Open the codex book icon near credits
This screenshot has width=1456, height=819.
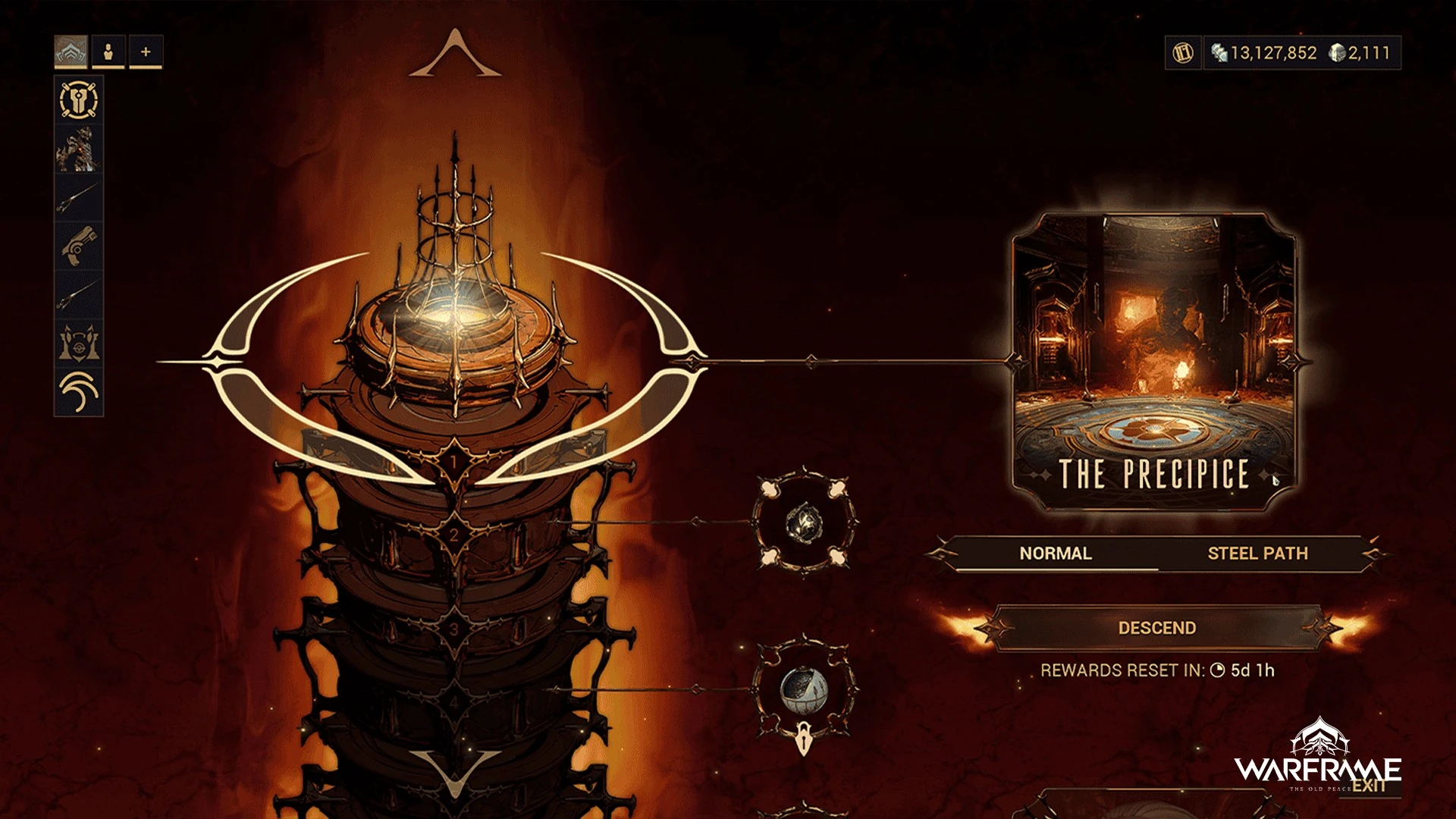[x=1183, y=52]
